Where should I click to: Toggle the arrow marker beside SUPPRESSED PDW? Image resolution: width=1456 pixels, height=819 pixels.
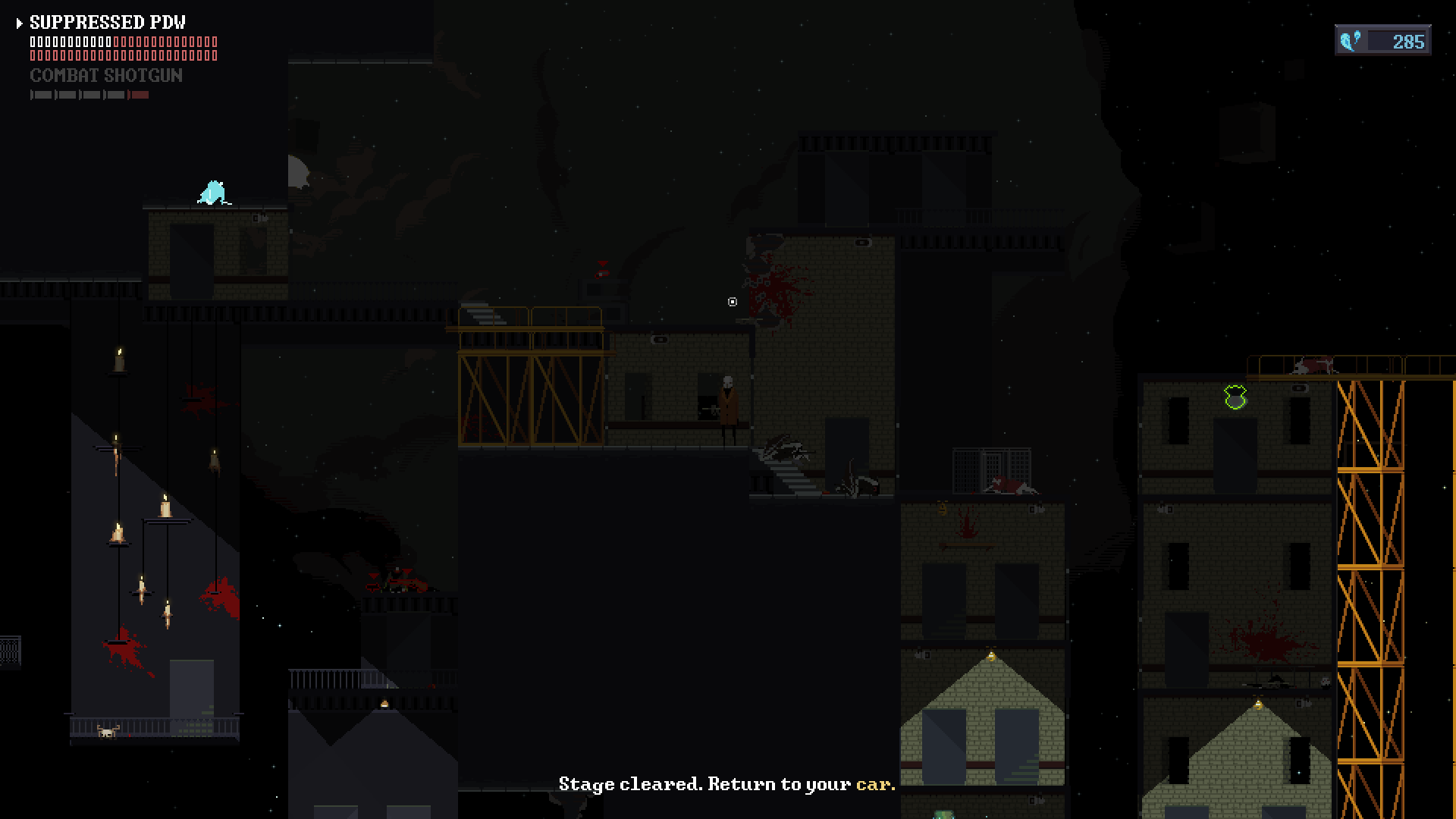pyautogui.click(x=19, y=23)
